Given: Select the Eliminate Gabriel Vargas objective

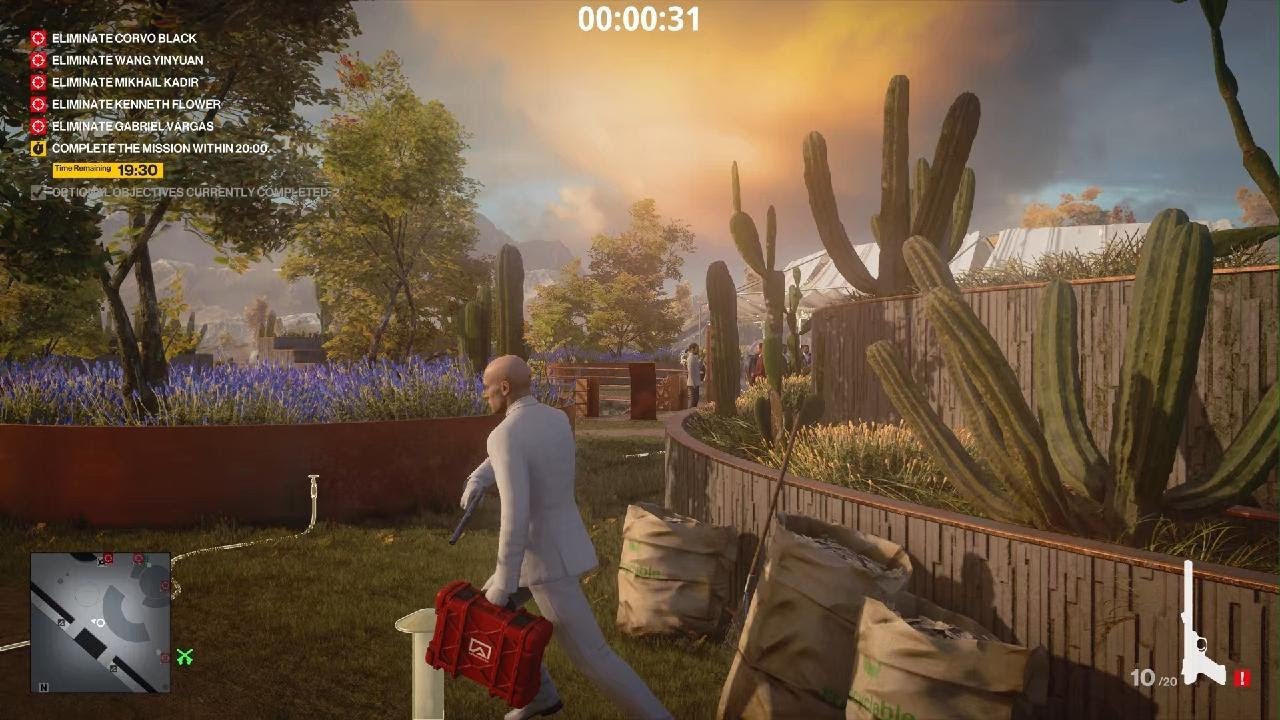Looking at the screenshot, I should pyautogui.click(x=132, y=126).
